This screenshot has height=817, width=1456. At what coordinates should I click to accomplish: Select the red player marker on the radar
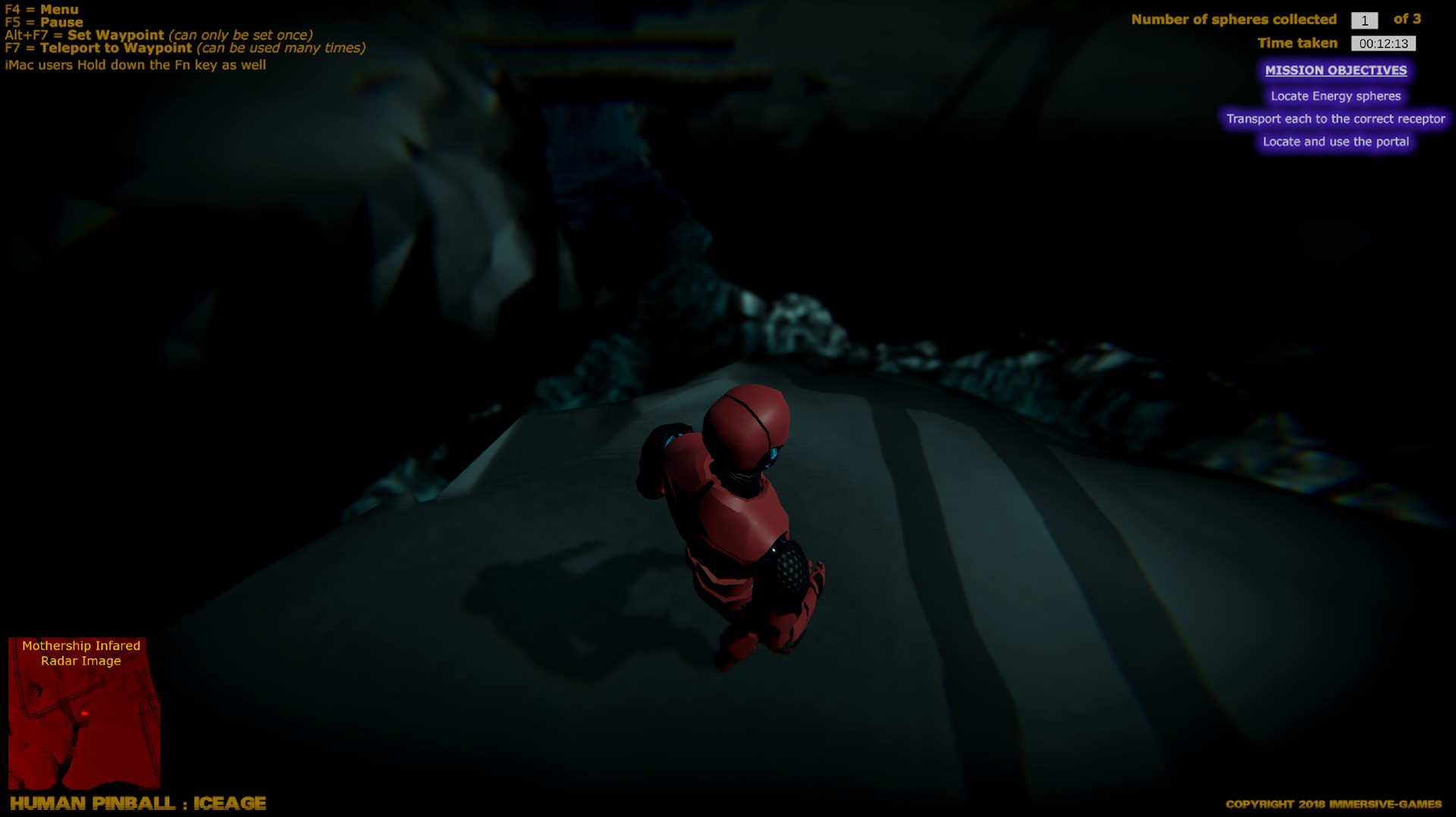point(84,713)
